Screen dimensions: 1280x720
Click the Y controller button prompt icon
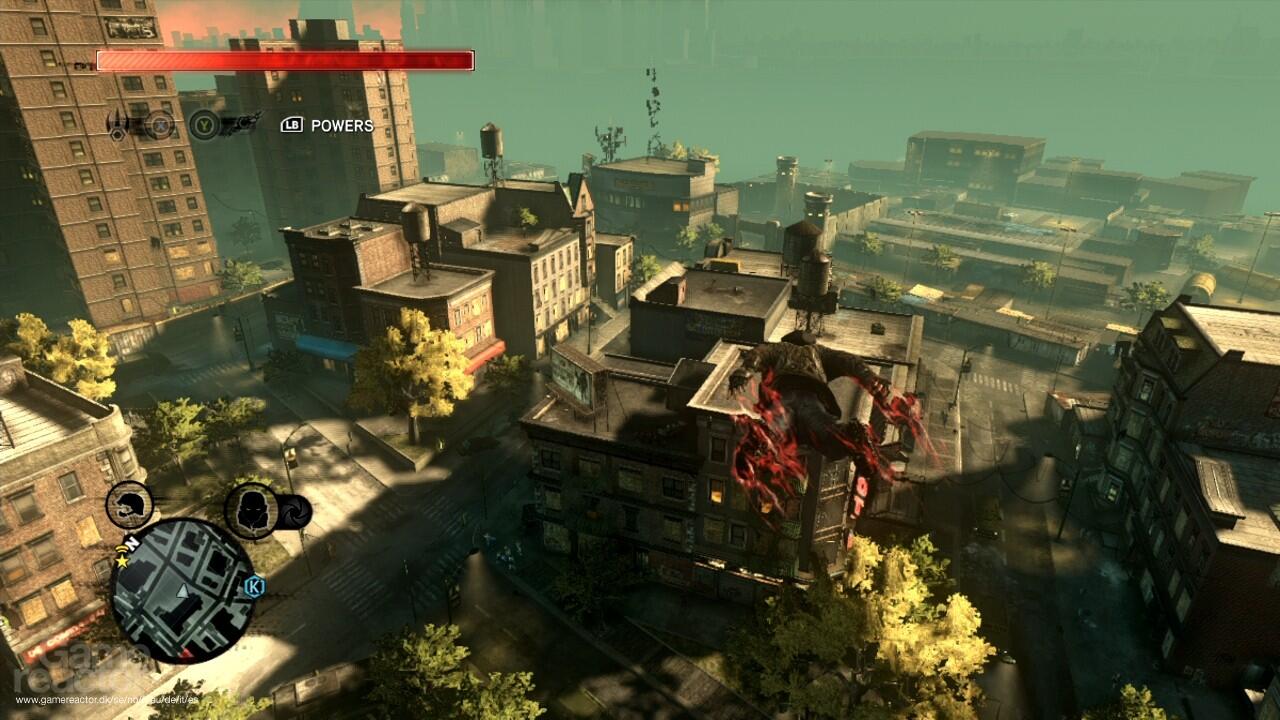pyautogui.click(x=204, y=124)
